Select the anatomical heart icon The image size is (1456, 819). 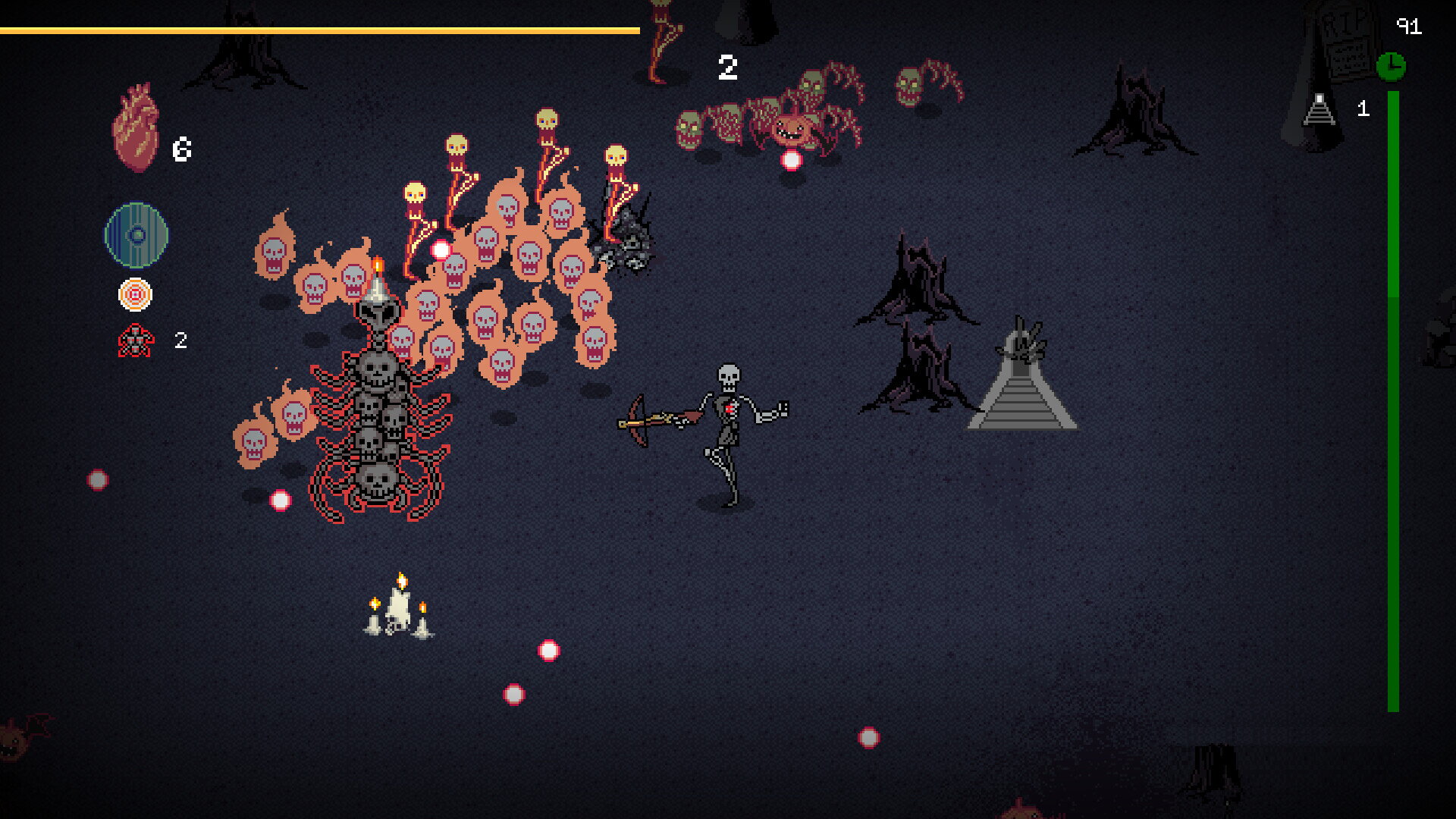(136, 127)
